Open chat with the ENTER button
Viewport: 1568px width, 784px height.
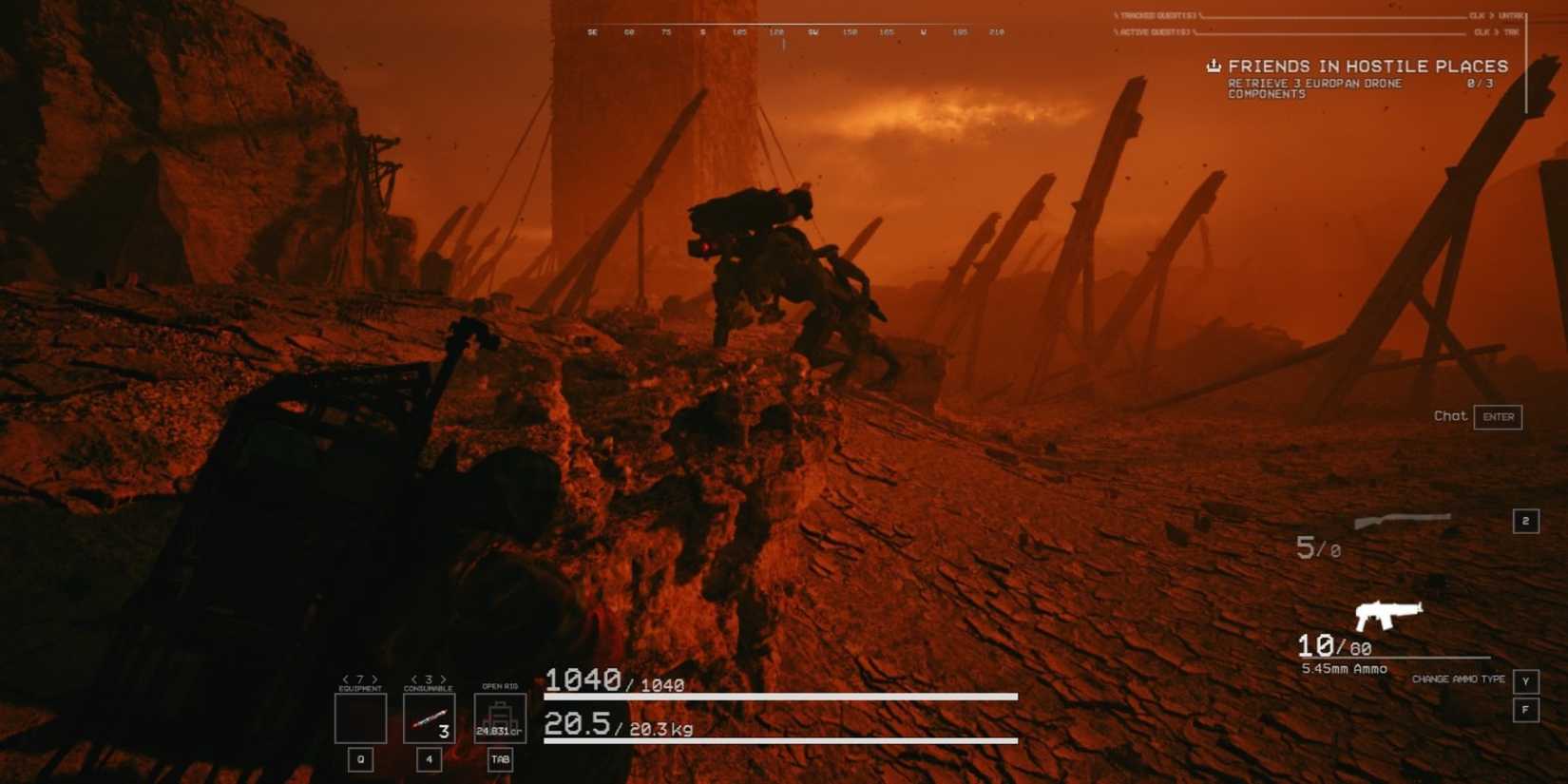point(1499,416)
